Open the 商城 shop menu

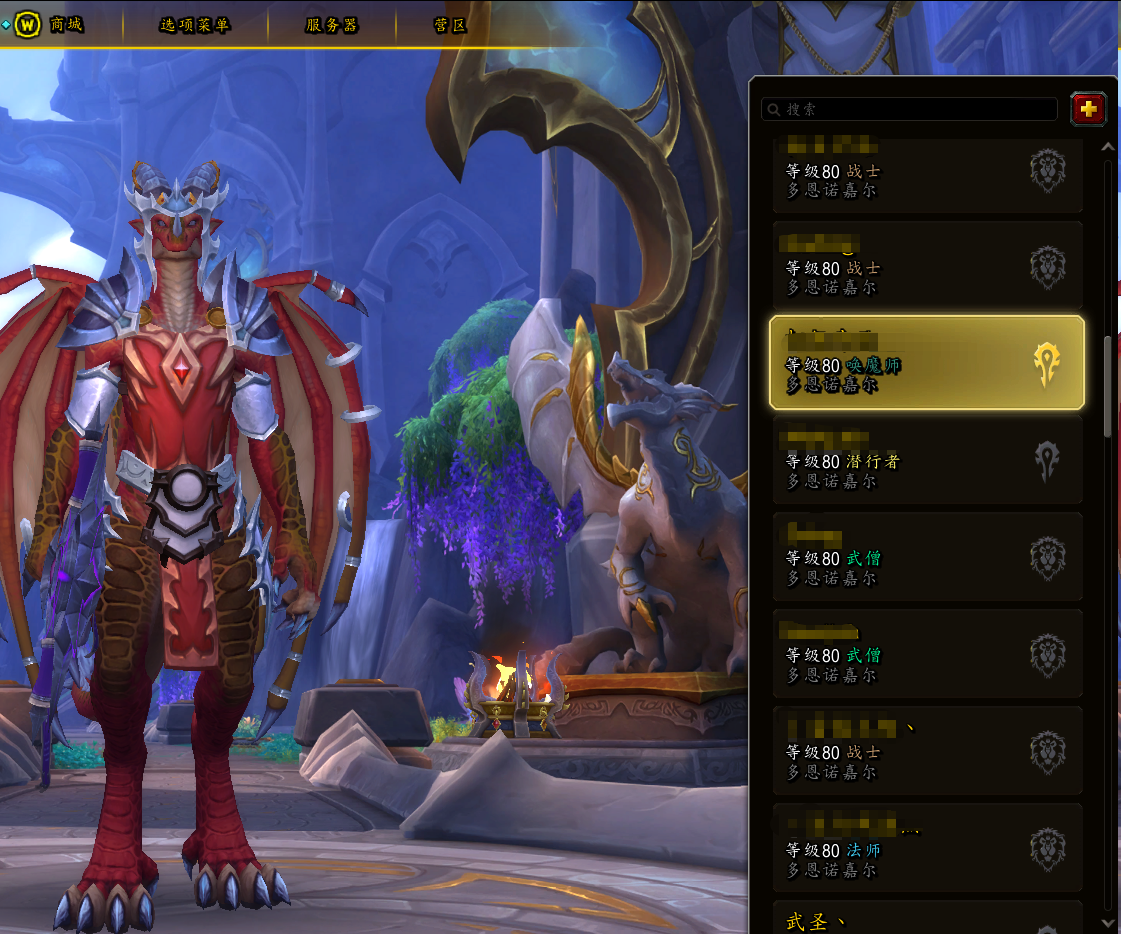point(64,25)
